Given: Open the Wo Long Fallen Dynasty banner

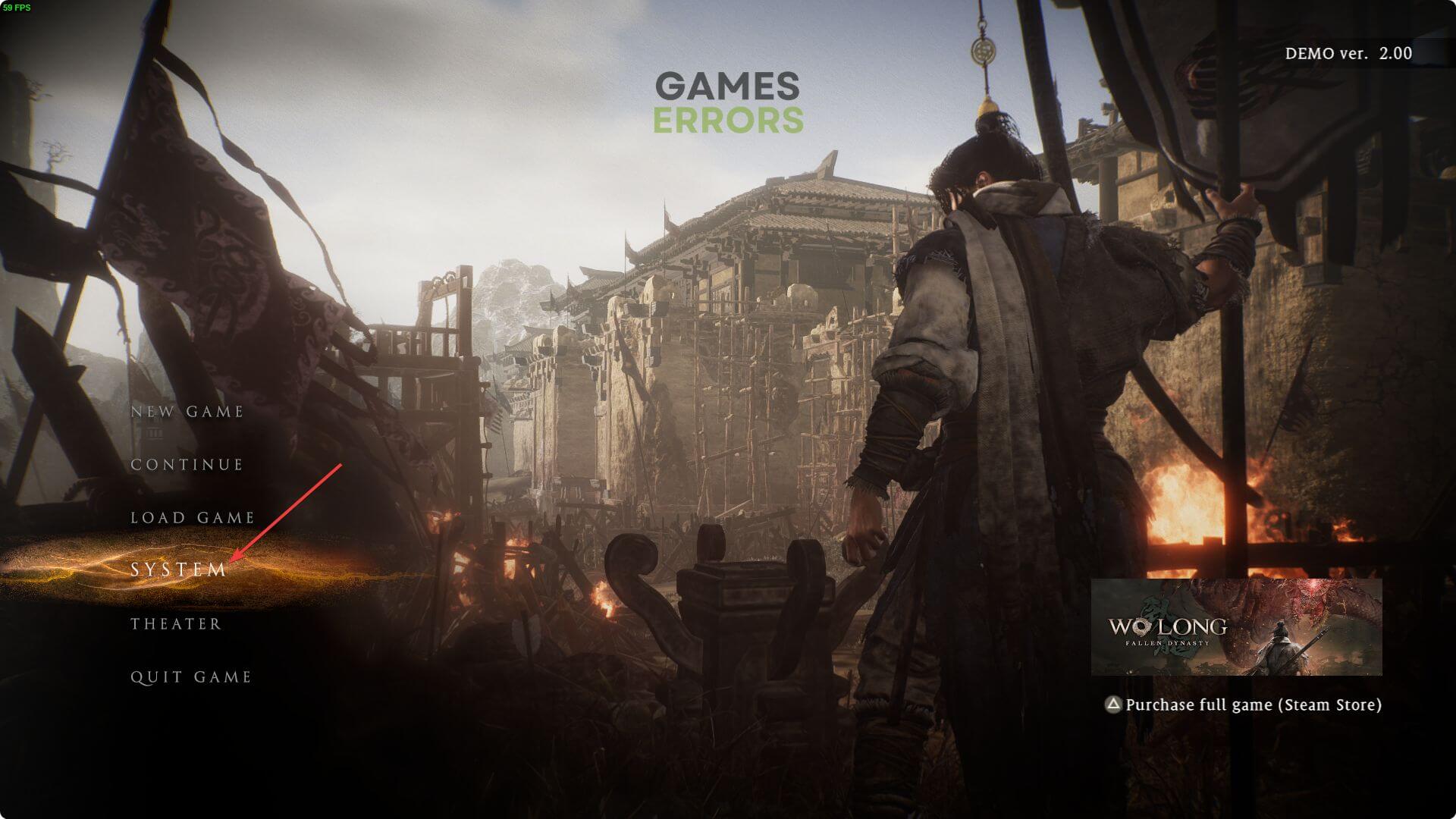Looking at the screenshot, I should click(1236, 627).
